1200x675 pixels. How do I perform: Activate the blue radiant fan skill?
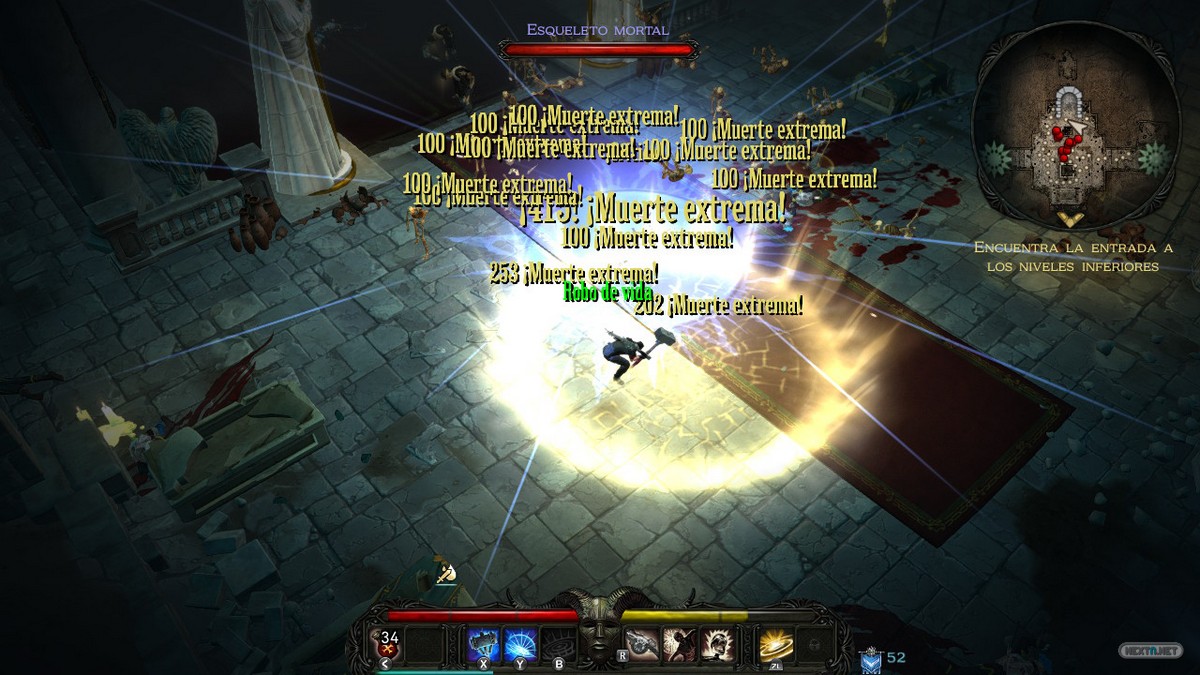pos(520,644)
